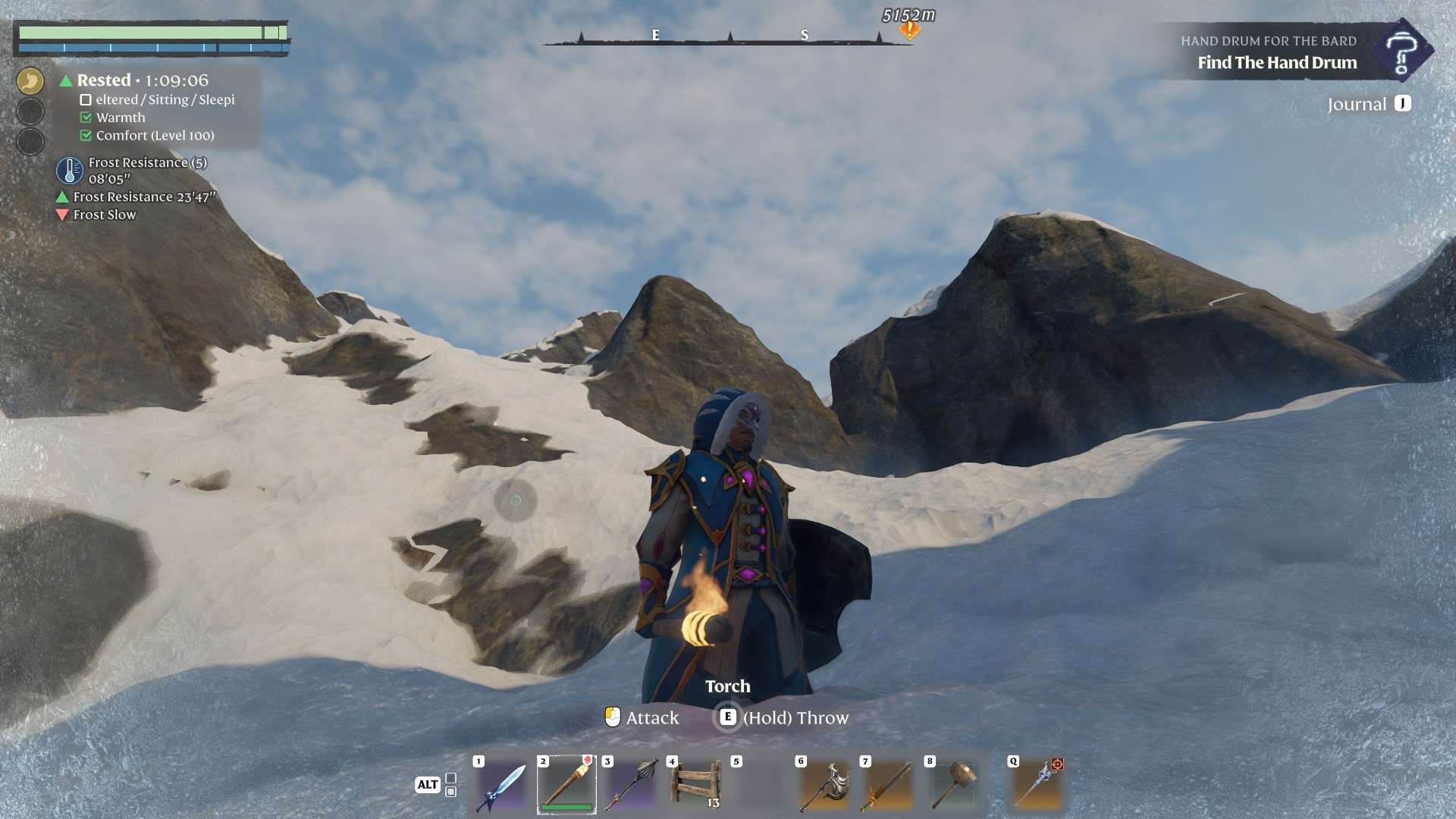Equip the golden bow in slot 7
1456x819 pixels.
click(889, 786)
